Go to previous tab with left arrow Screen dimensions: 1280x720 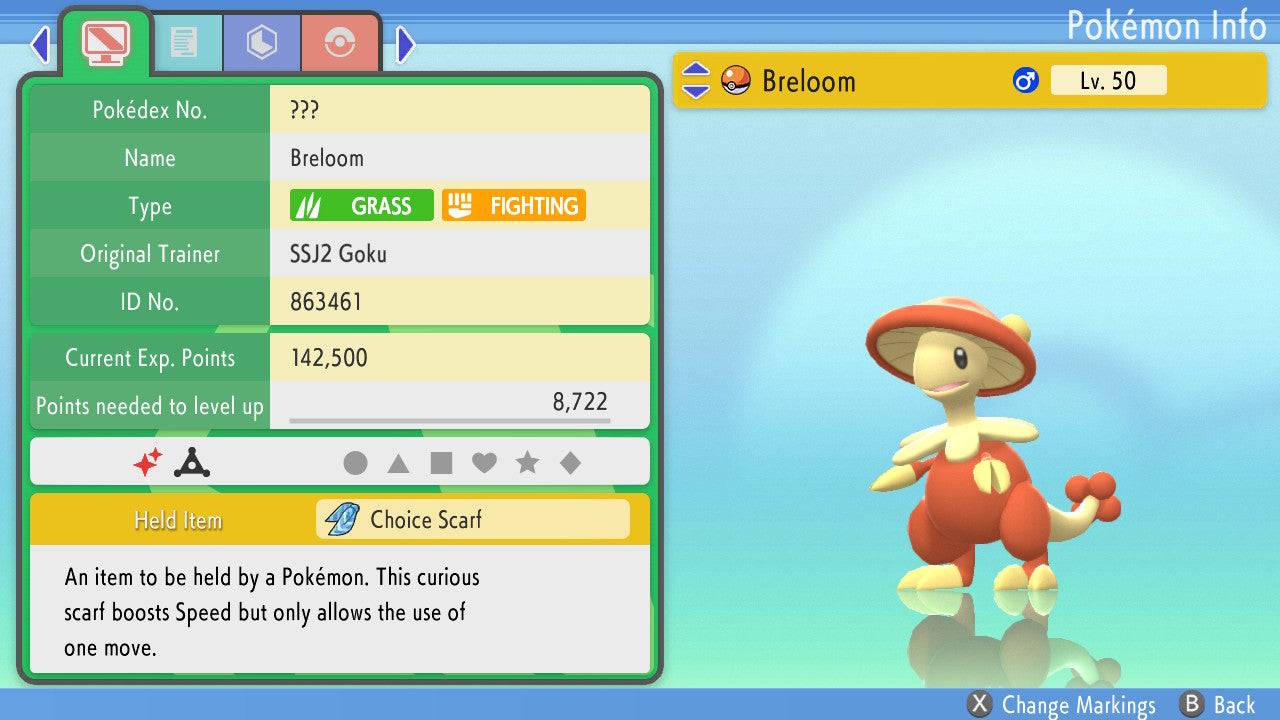[x=40, y=44]
